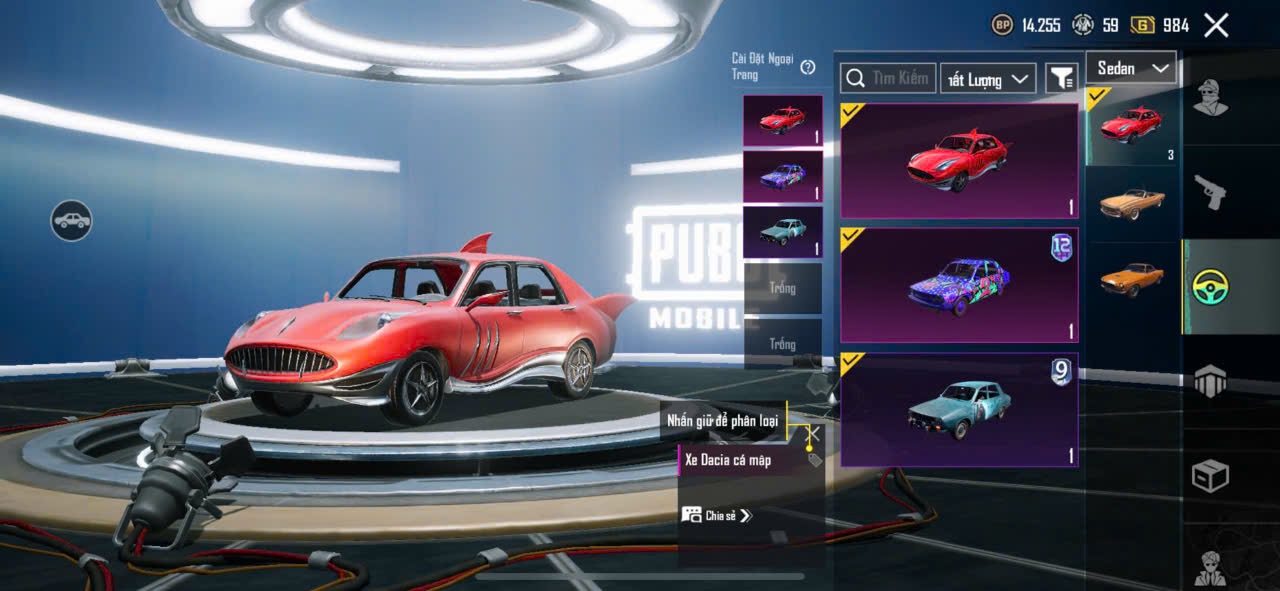
Task: Open the Sedan vehicle type dropdown
Action: tap(1131, 68)
